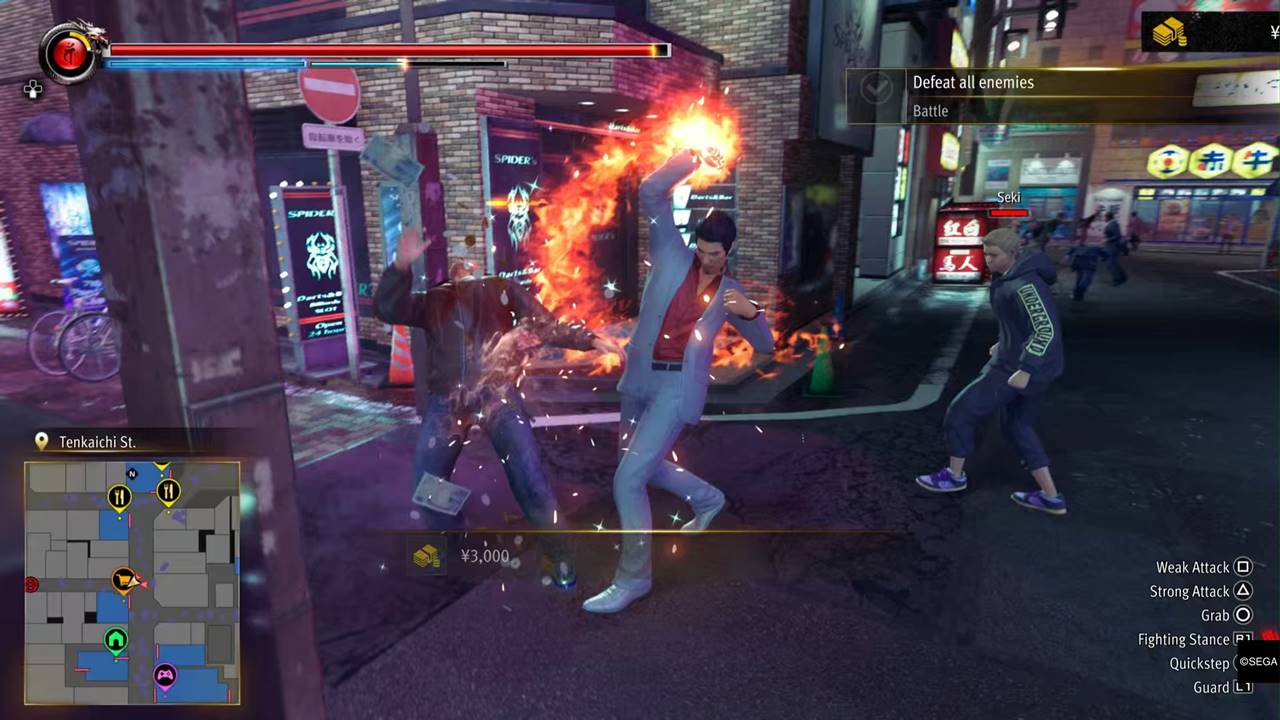Viewport: 1280px width, 720px height.
Task: Click the Tenkaichi St. location label
Action: [96, 441]
